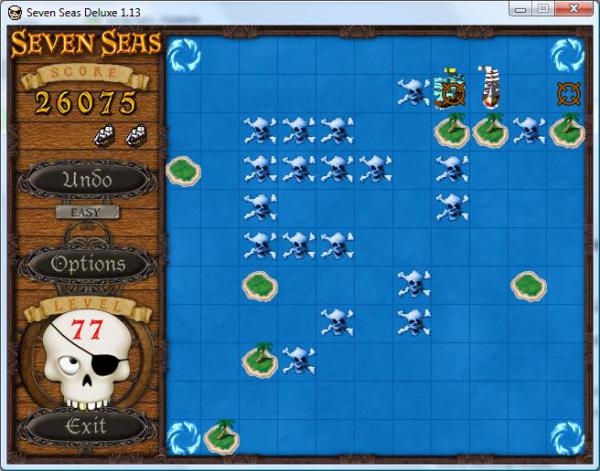600x471 pixels.
Task: Minimize the game window
Action: click(x=521, y=9)
